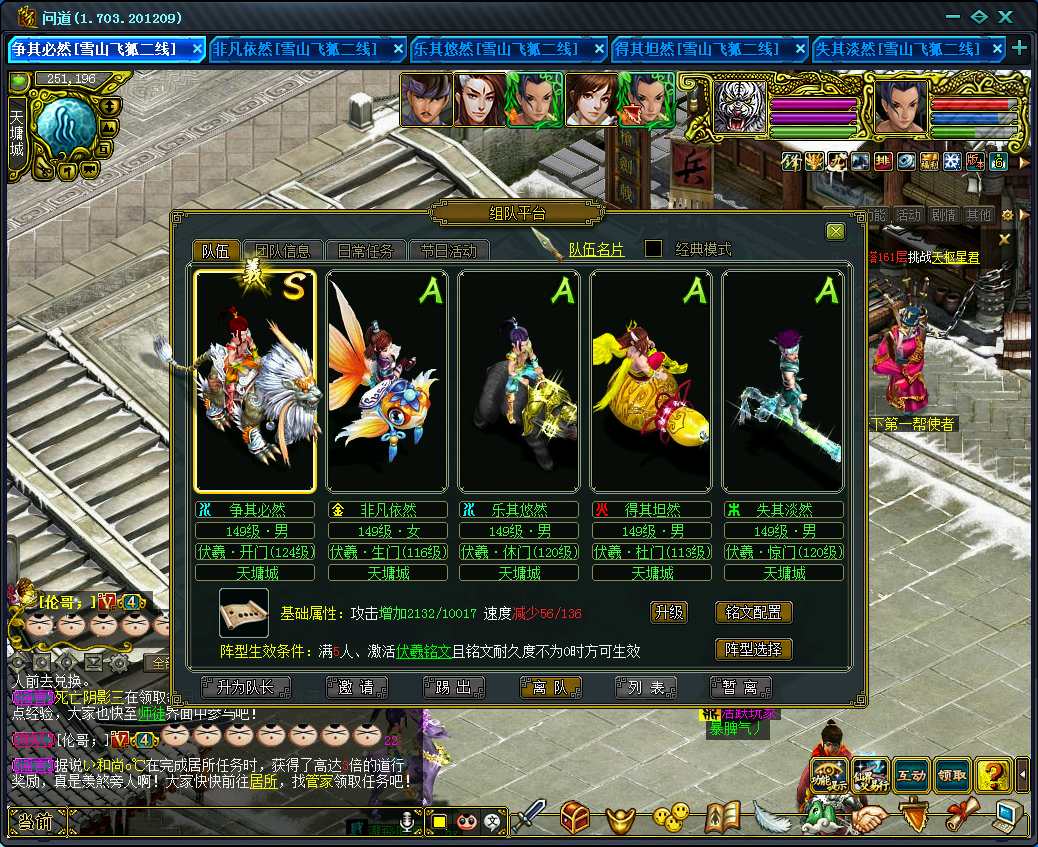Image resolution: width=1038 pixels, height=847 pixels.
Task: Close the 组队平台 team platform window
Action: tap(835, 232)
